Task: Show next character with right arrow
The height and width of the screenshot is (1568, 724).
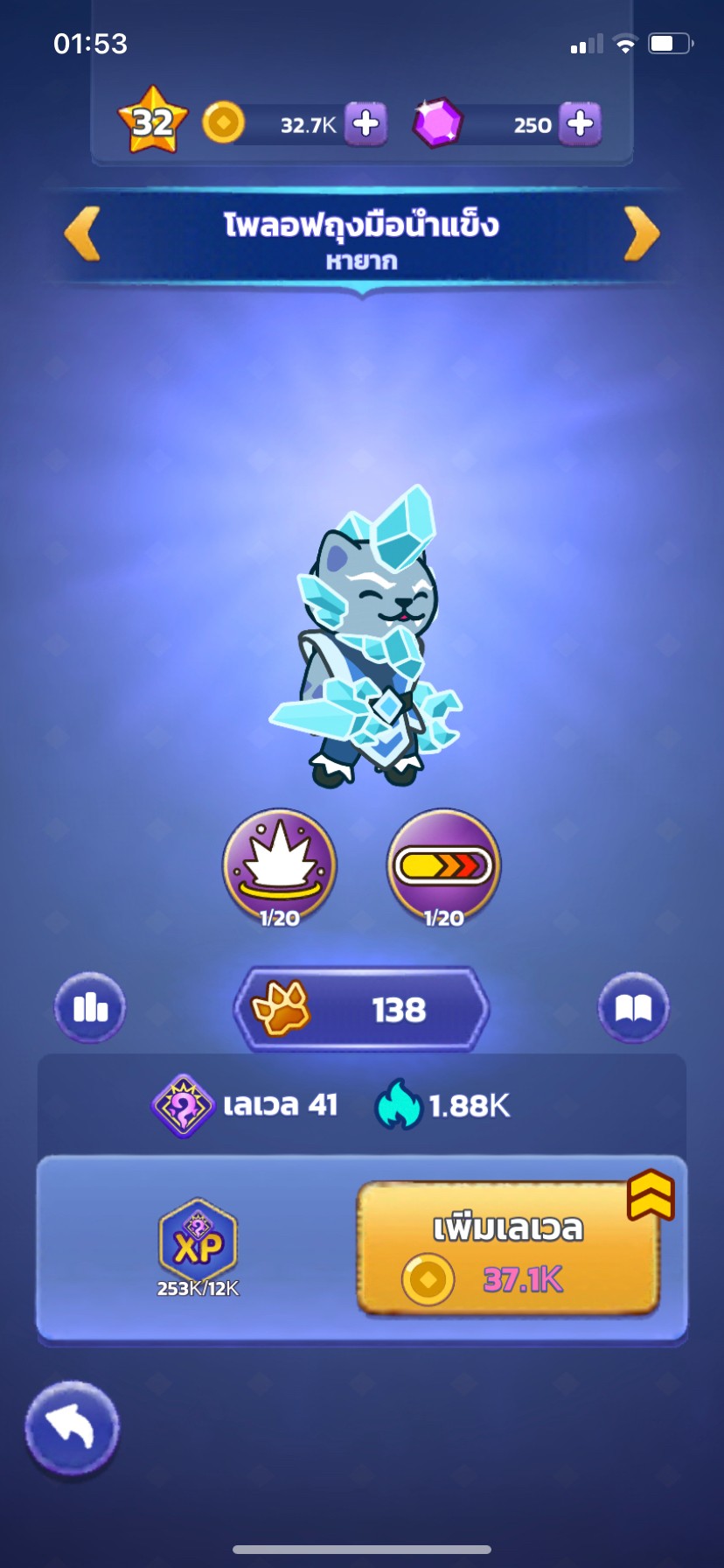Action: (641, 234)
